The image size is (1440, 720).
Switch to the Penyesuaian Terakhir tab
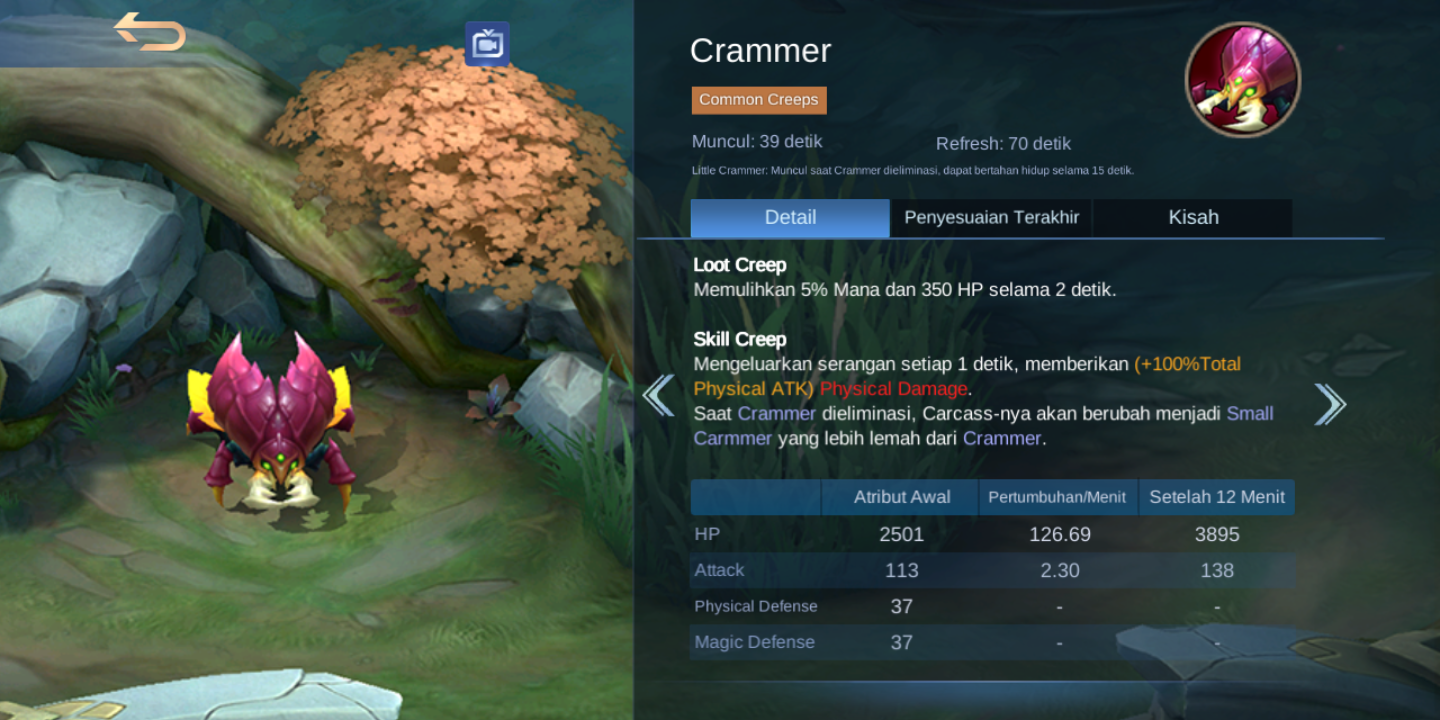[x=990, y=217]
